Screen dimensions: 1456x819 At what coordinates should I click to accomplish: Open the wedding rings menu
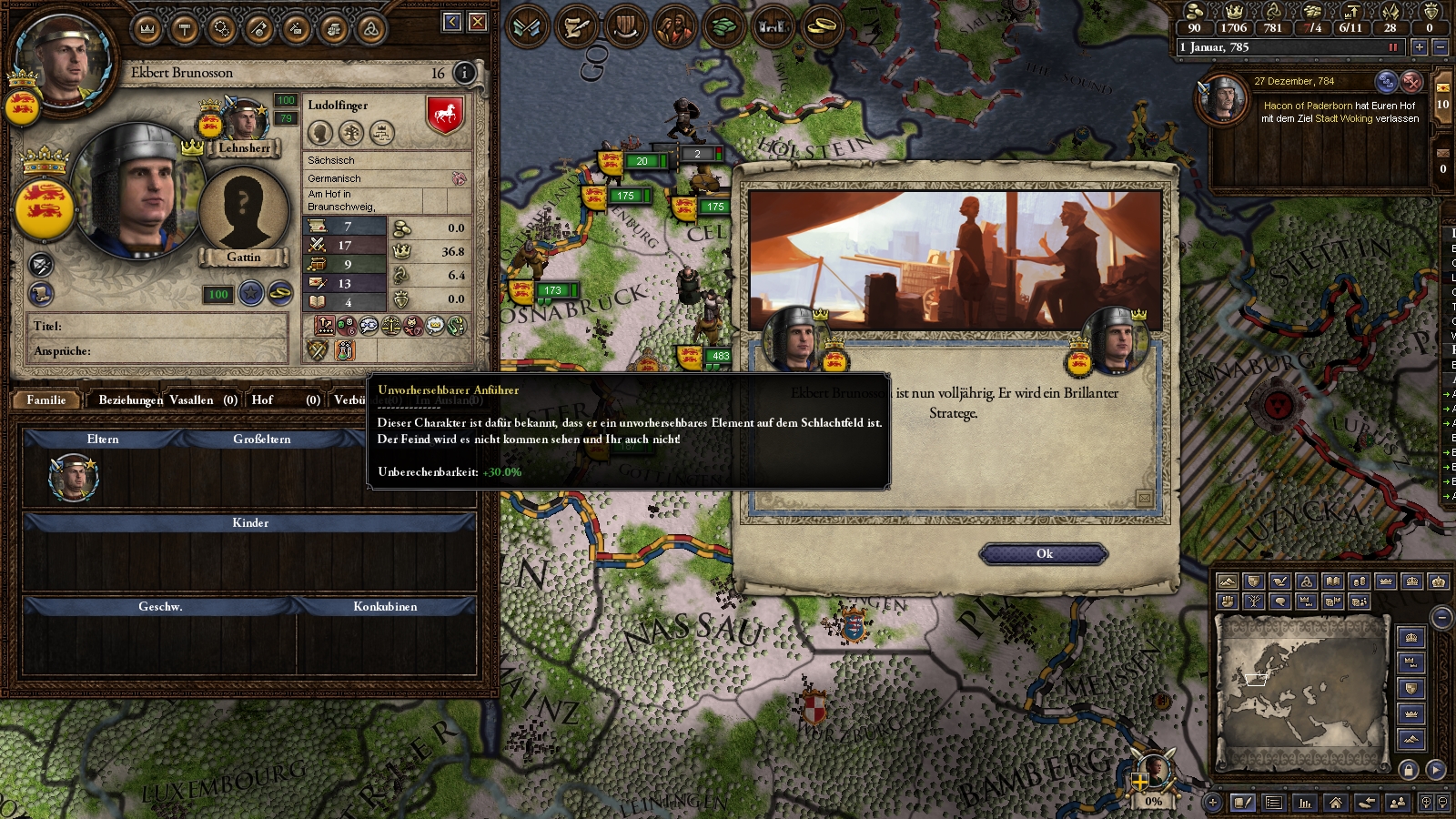coord(822,26)
